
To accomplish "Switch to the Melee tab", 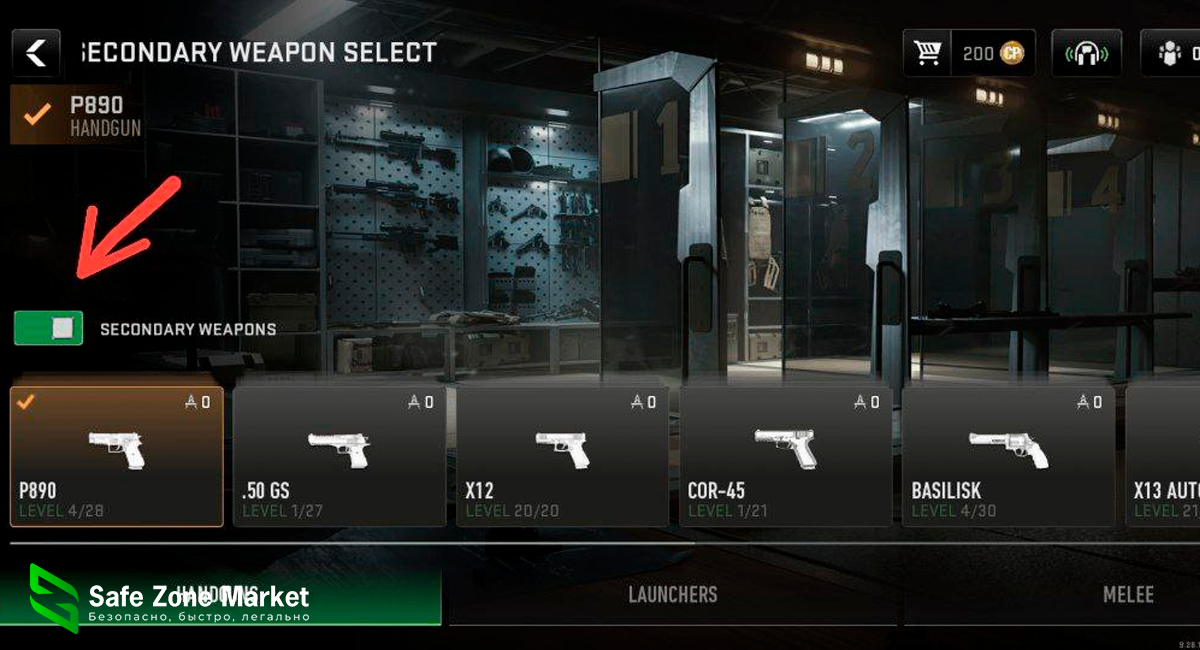I will 1127,595.
